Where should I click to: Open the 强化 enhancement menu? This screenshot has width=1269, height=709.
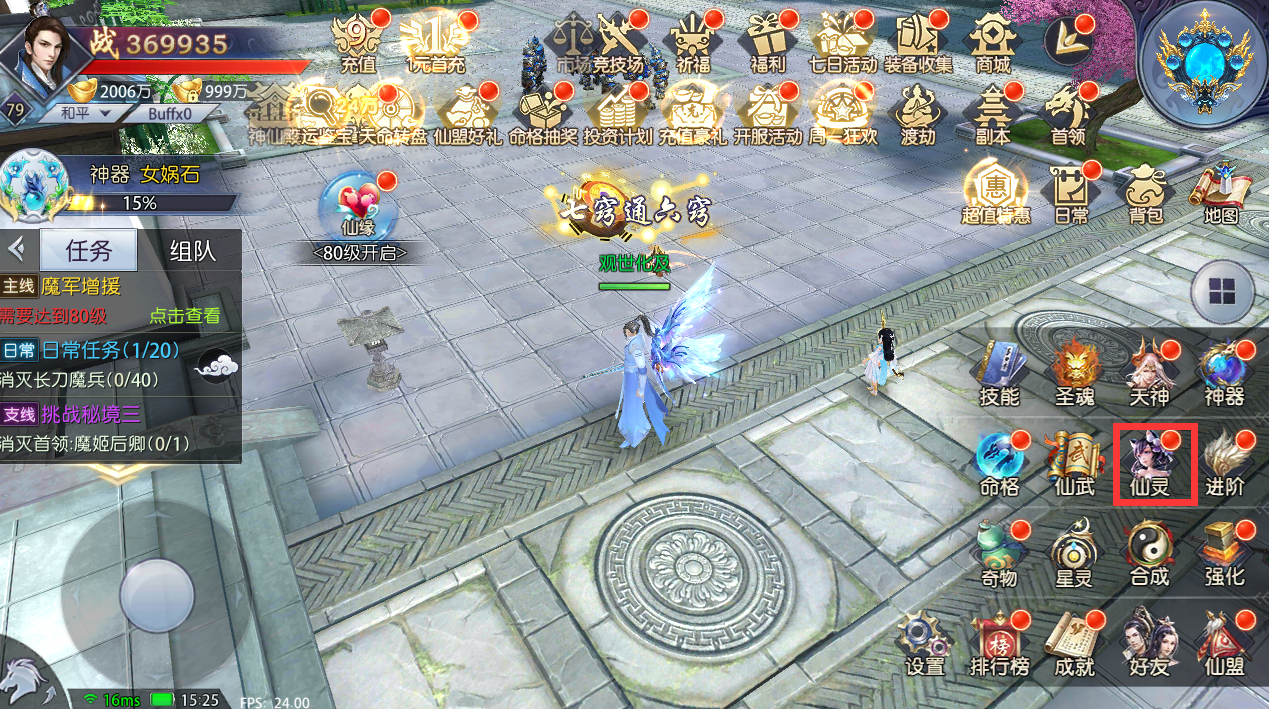[1224, 553]
